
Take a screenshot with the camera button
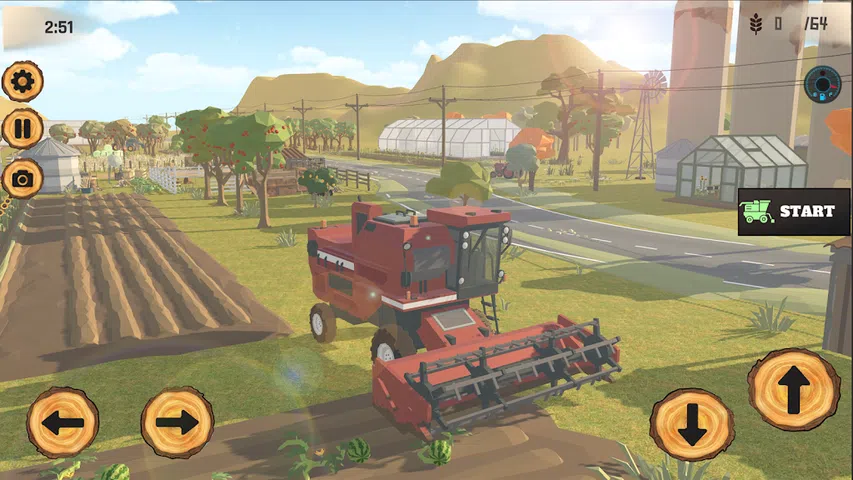point(22,178)
